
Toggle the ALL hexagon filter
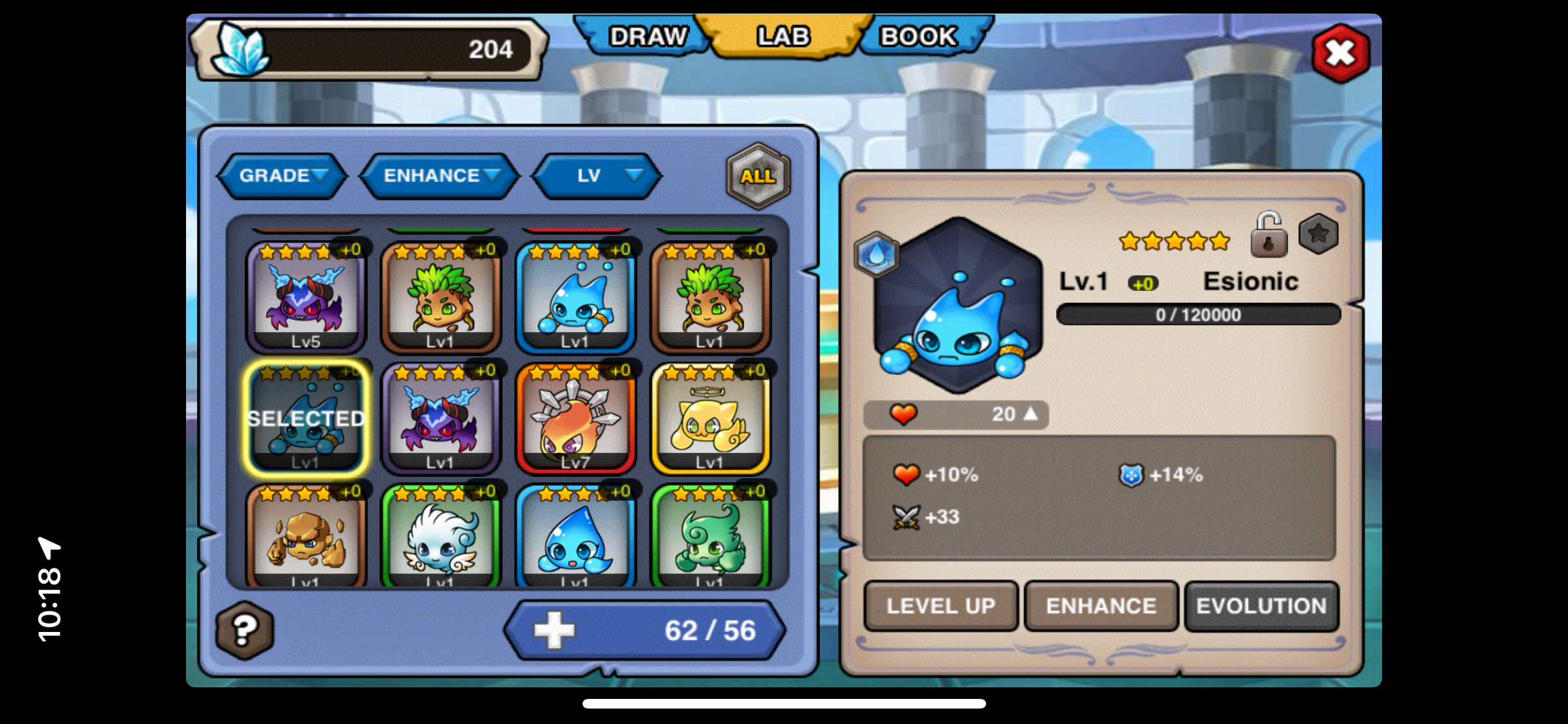click(758, 176)
